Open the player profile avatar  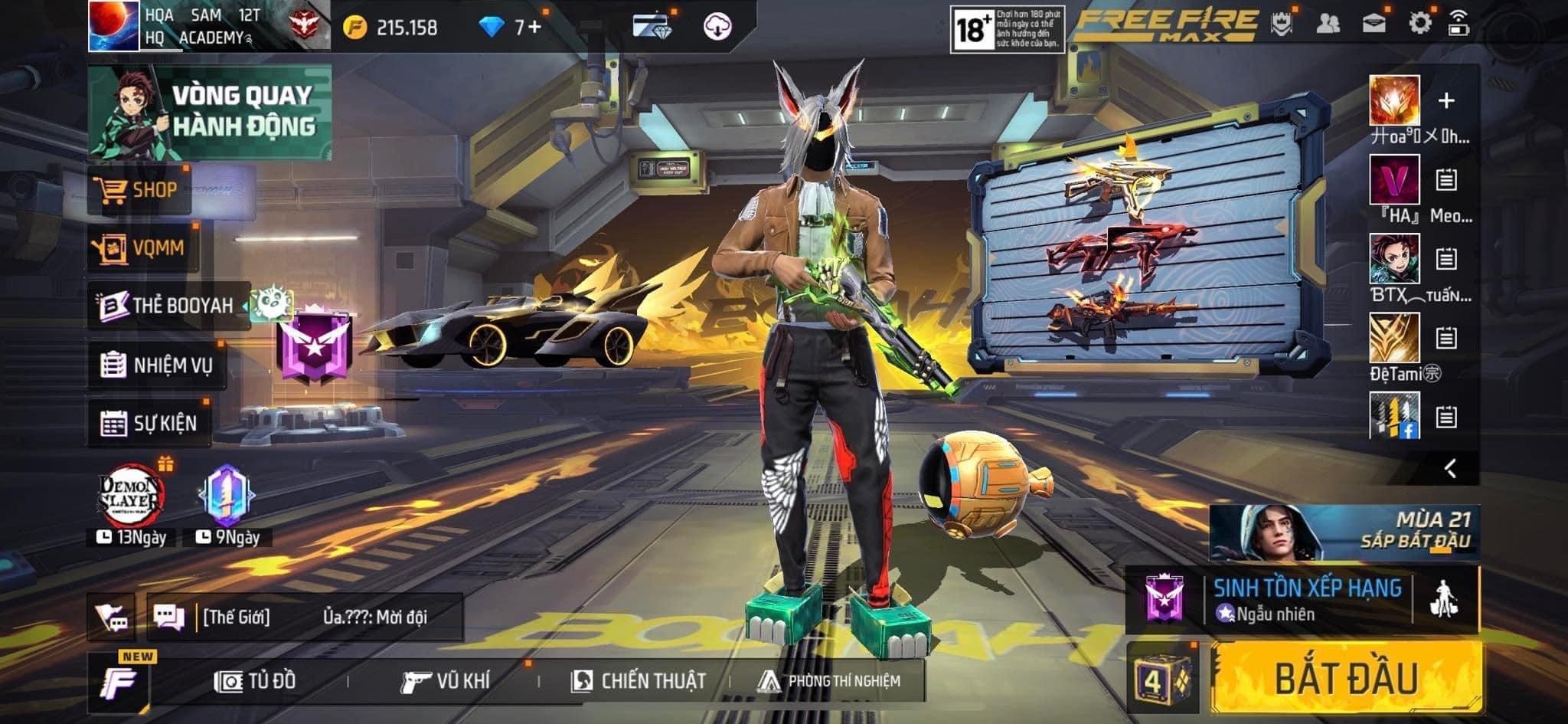[x=113, y=26]
